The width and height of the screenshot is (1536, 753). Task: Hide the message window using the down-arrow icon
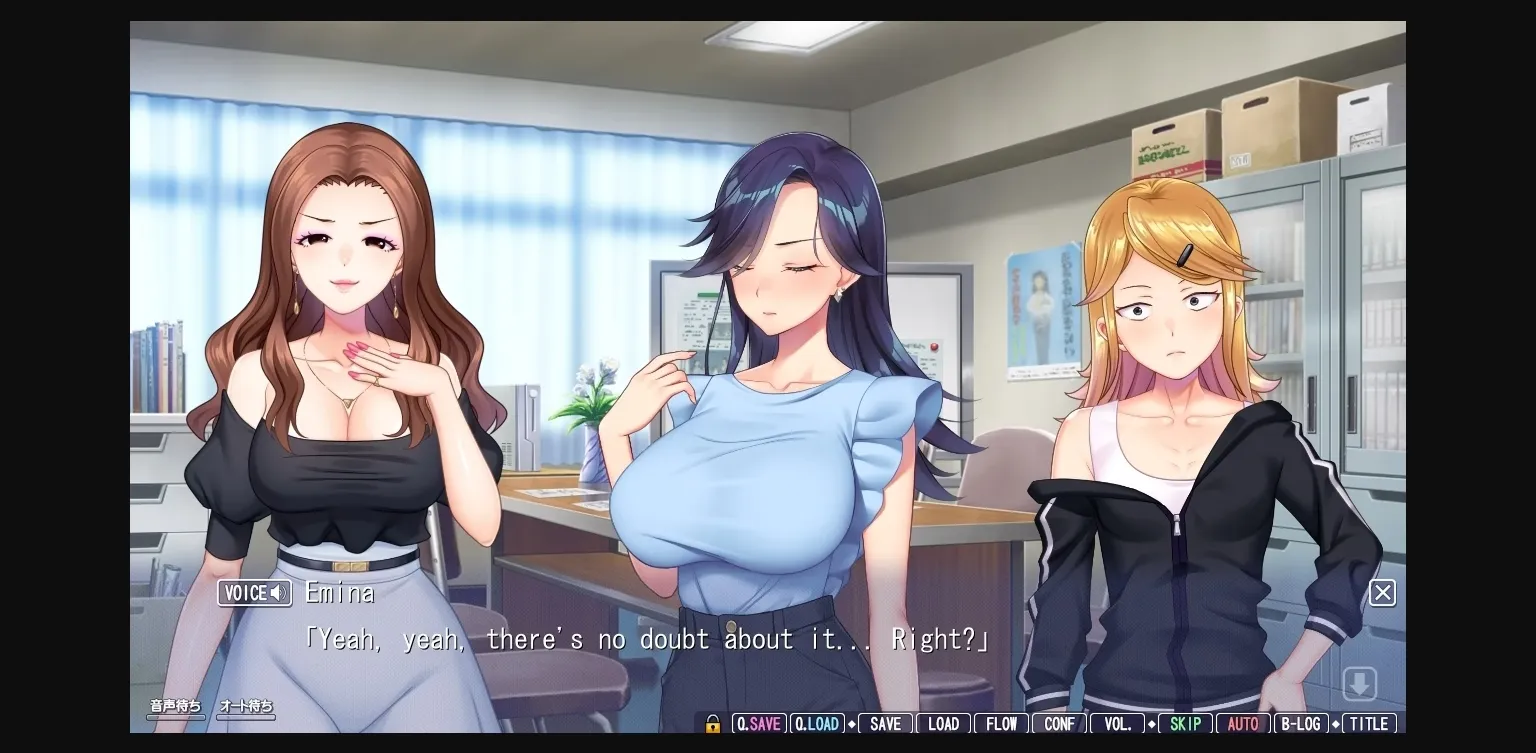(x=1360, y=682)
